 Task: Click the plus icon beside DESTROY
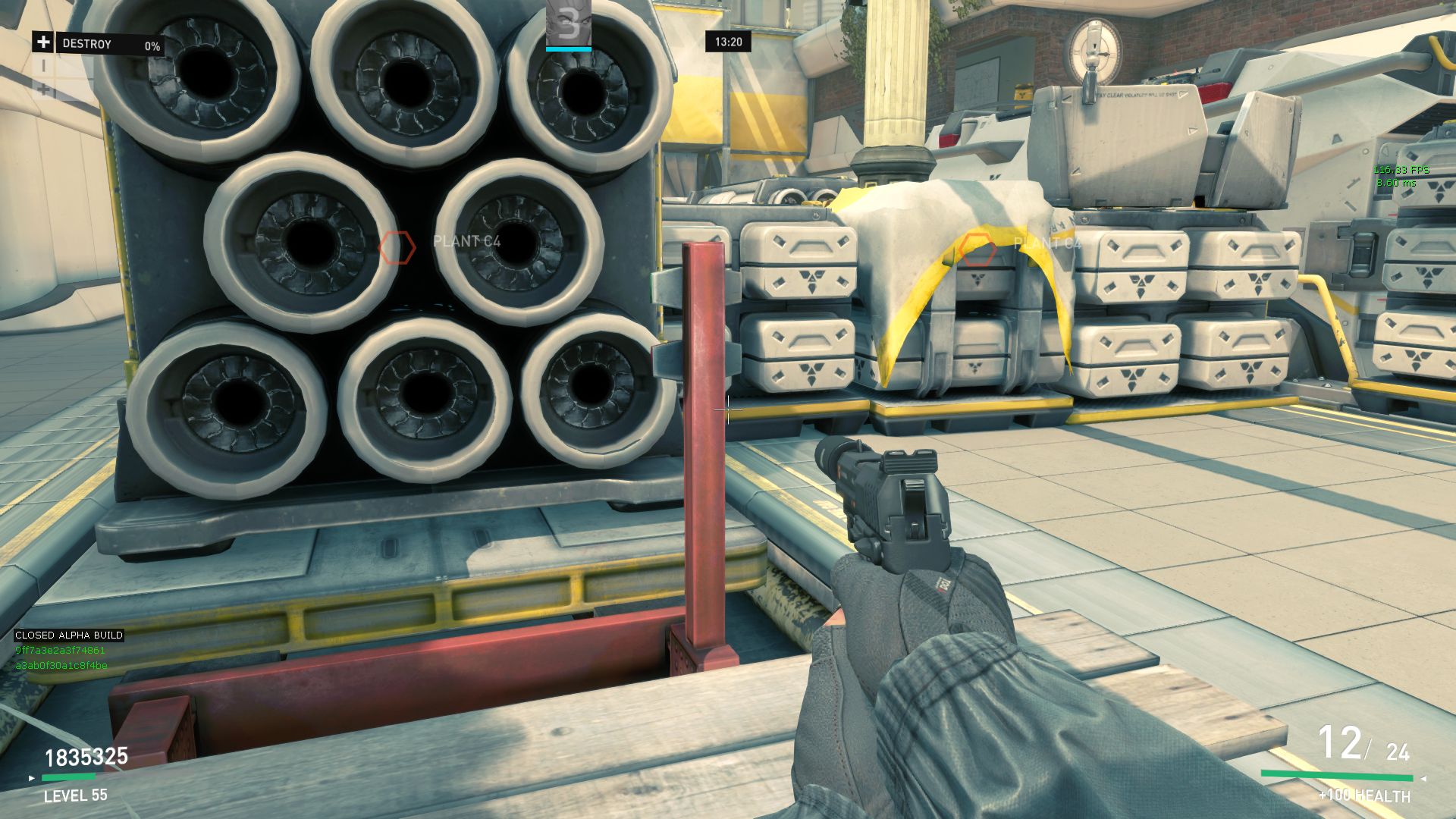point(43,42)
